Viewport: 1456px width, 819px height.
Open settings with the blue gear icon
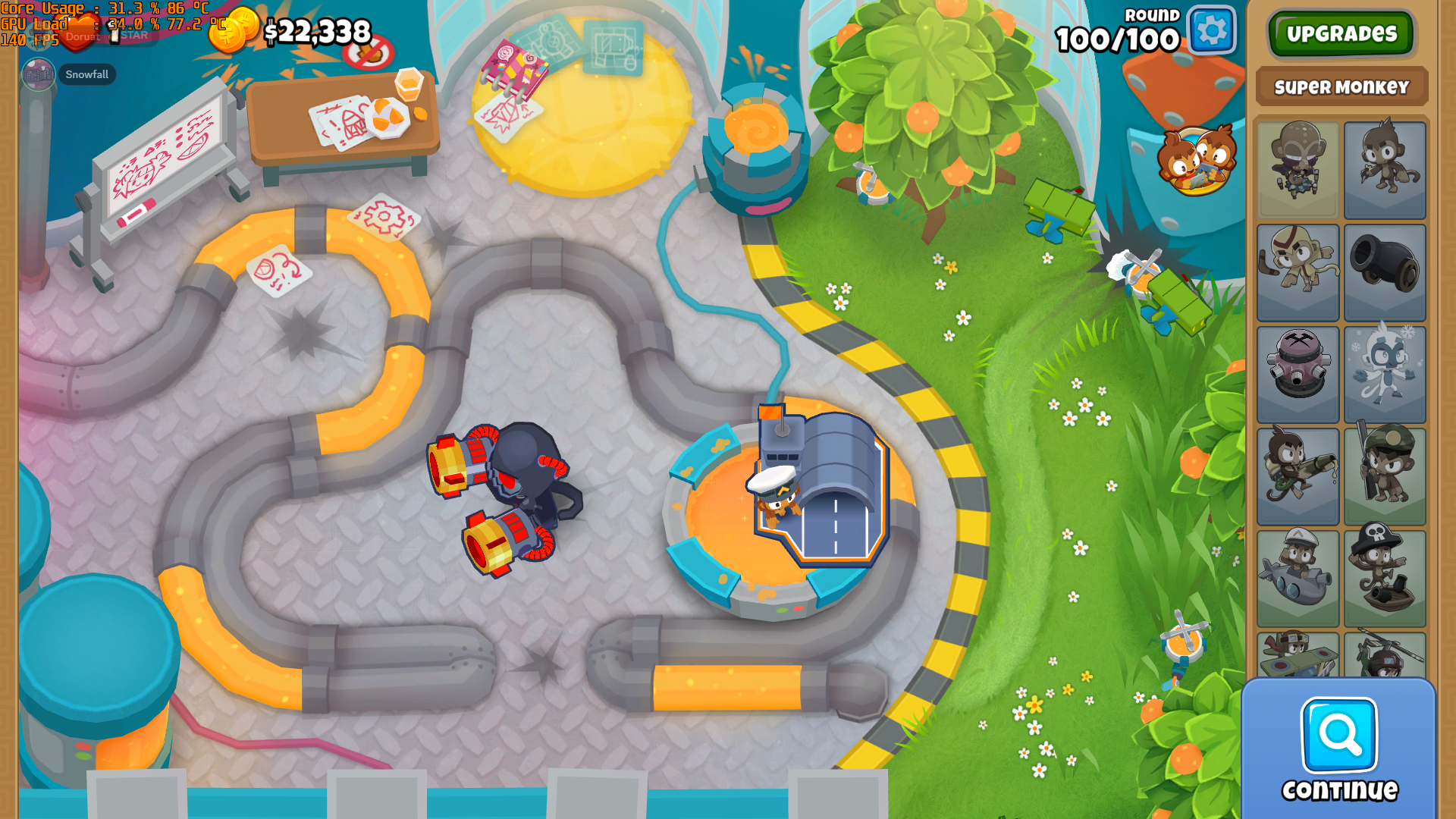[1211, 31]
